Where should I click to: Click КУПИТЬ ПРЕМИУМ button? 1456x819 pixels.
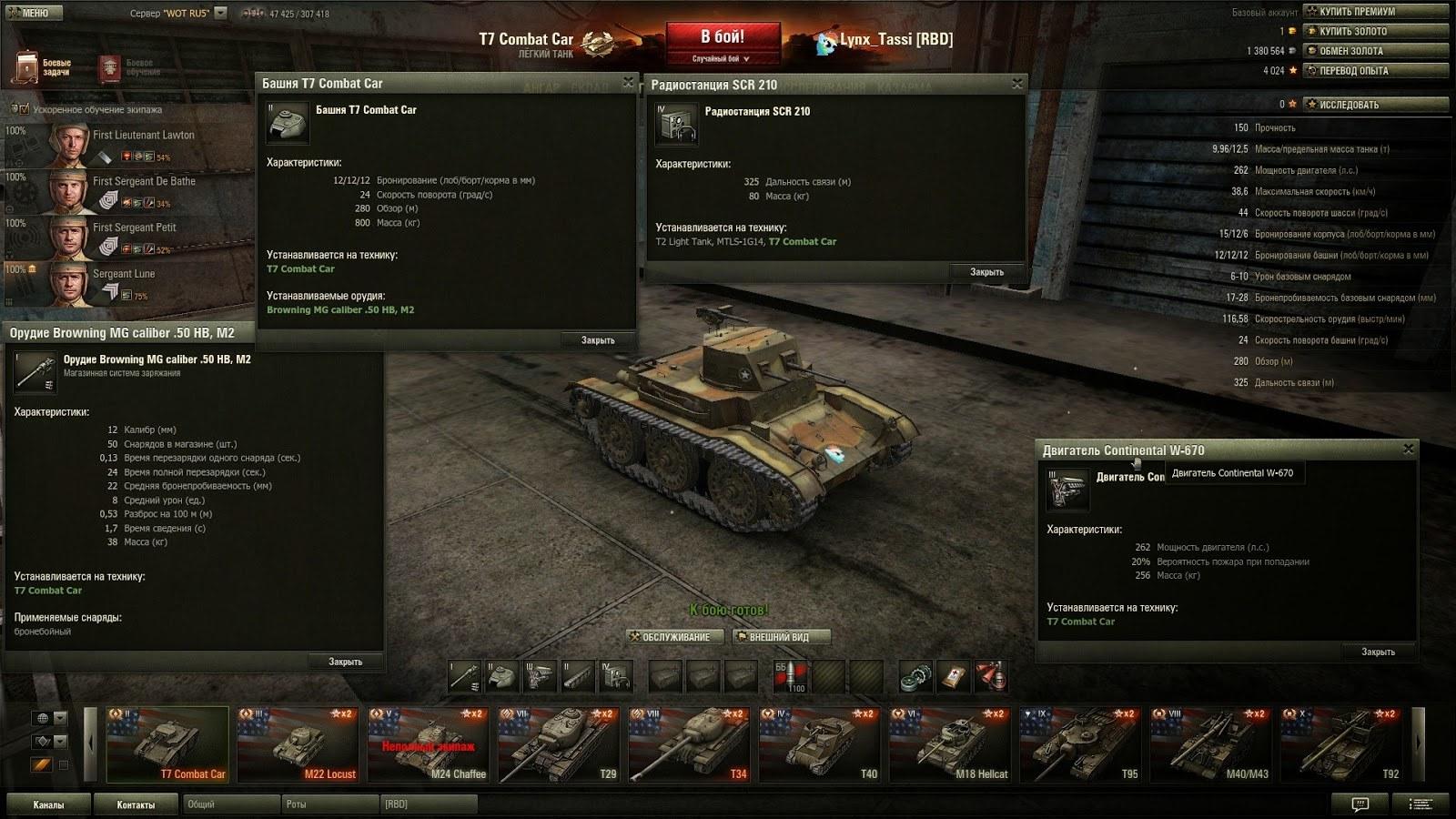[1374, 12]
